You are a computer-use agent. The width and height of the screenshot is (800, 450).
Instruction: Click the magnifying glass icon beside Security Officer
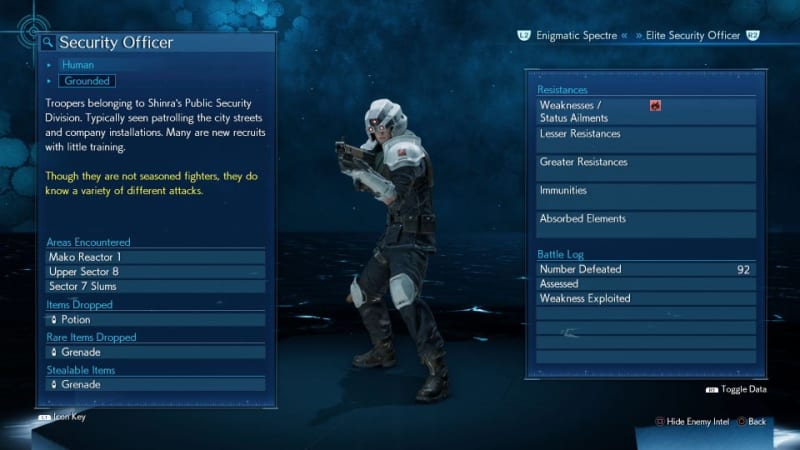pos(47,43)
